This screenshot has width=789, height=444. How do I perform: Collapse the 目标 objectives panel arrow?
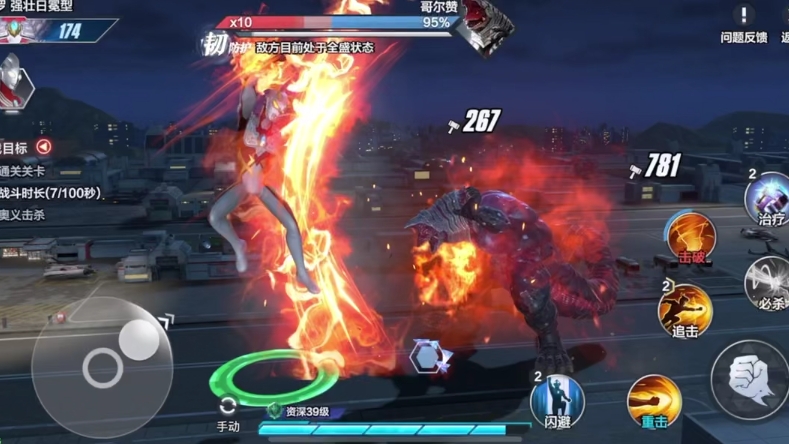point(44,147)
